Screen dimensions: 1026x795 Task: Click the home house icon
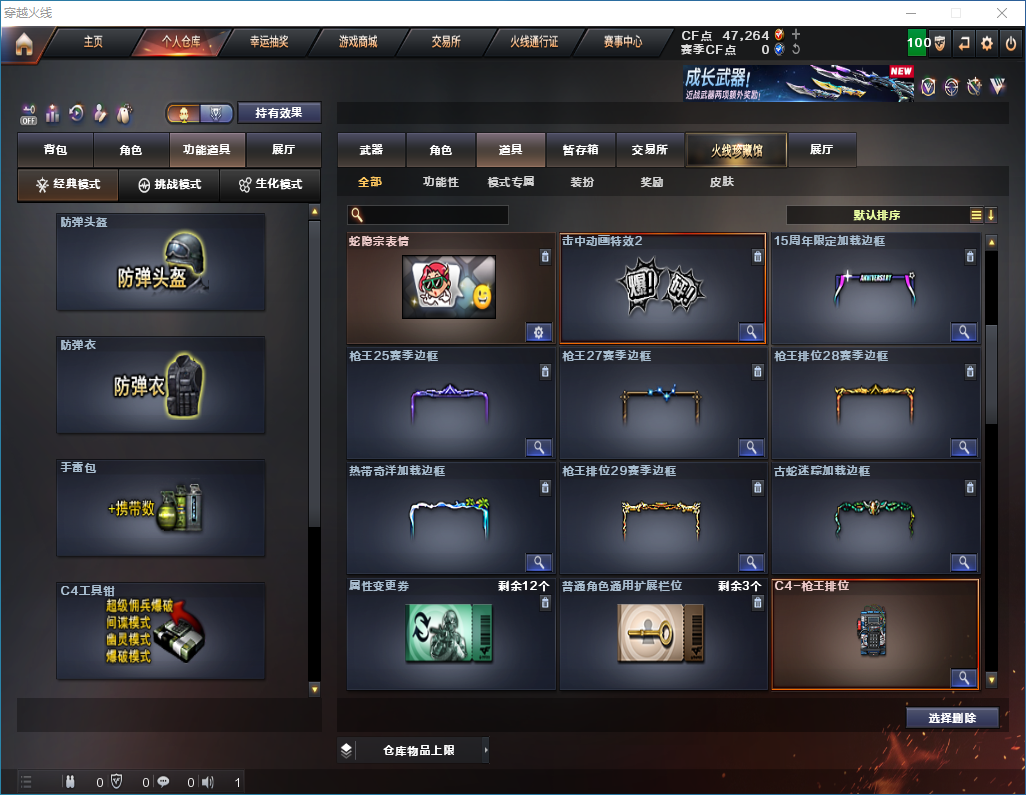(x=24, y=43)
